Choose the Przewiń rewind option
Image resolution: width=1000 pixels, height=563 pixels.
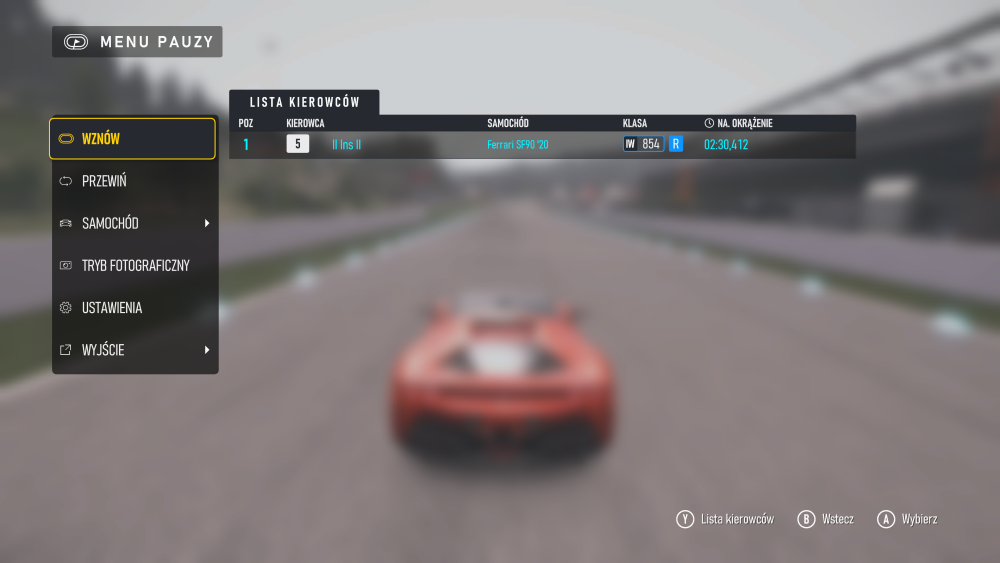click(x=132, y=181)
